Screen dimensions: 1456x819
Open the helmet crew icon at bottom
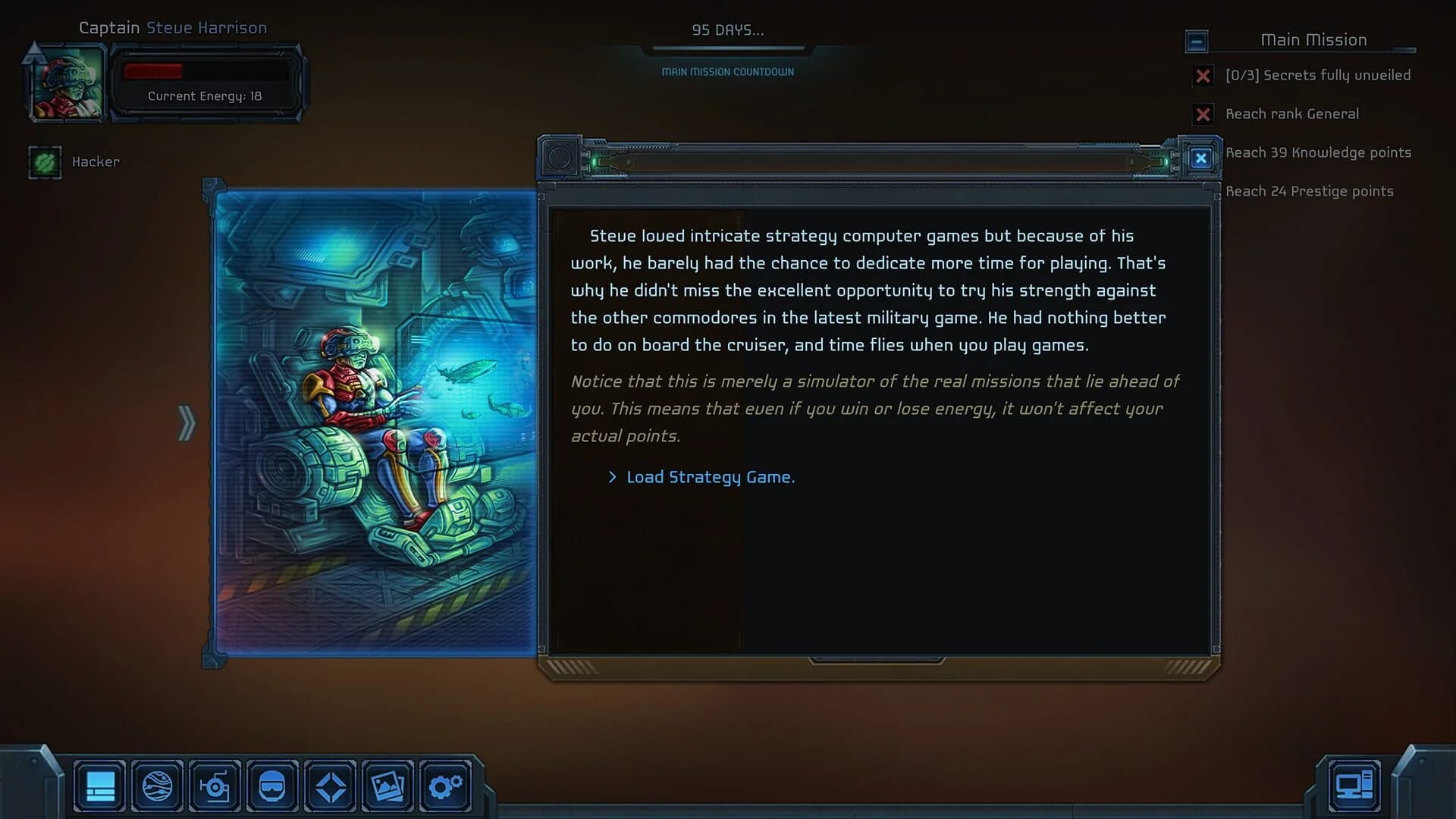[x=272, y=786]
